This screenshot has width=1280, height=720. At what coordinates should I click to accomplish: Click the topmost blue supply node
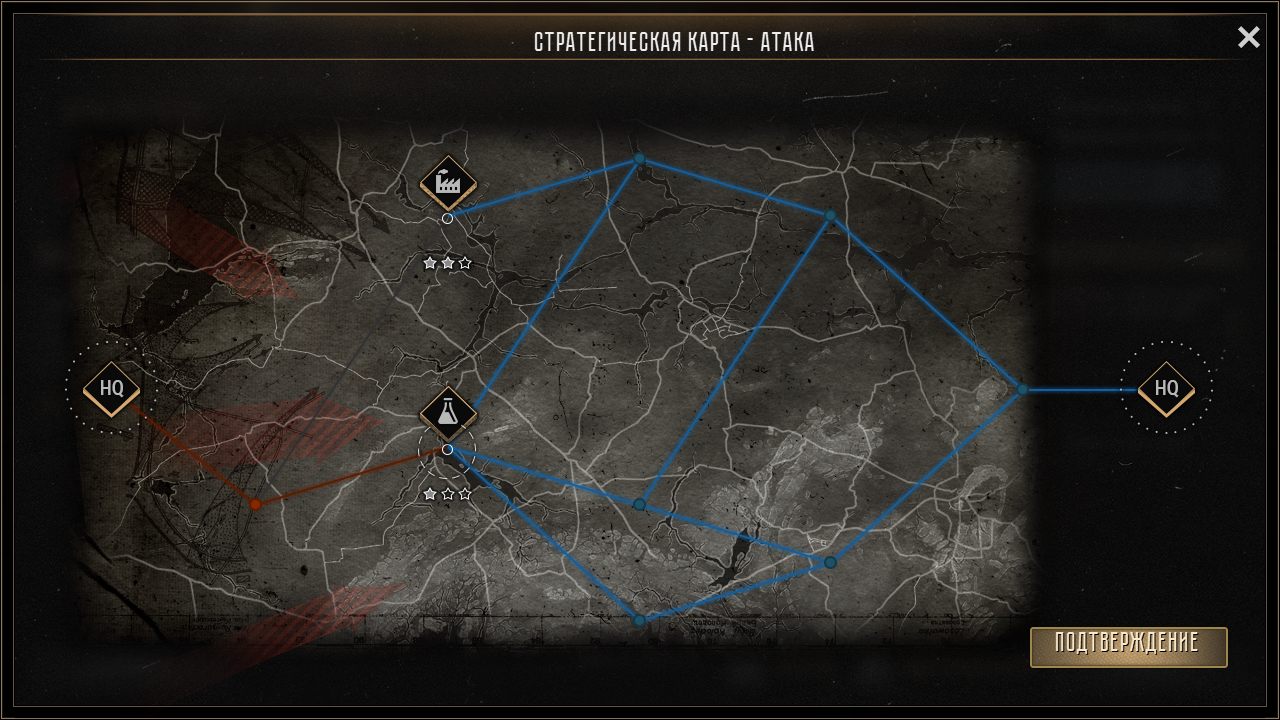point(639,159)
